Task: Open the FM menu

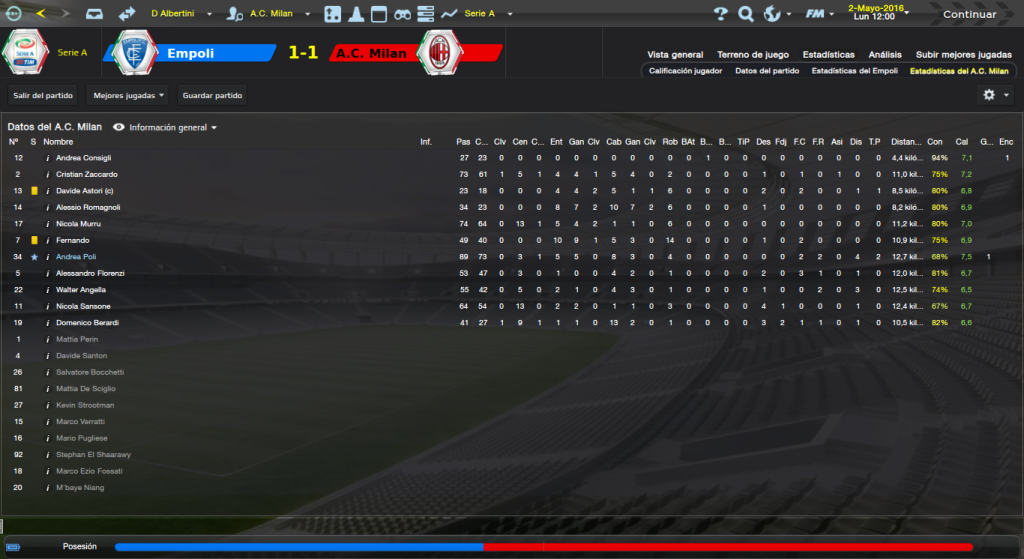Action: click(819, 14)
